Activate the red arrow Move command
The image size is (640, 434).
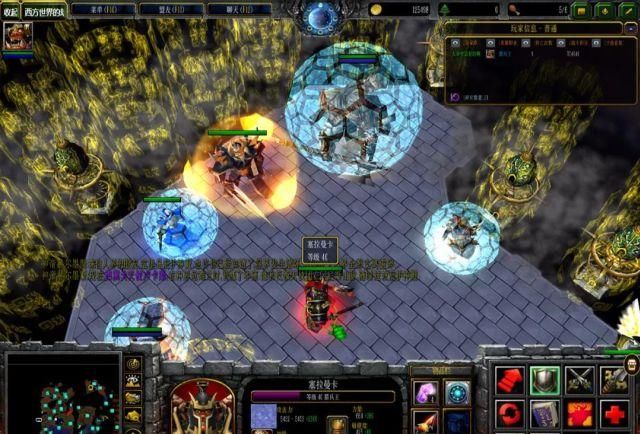[510, 380]
